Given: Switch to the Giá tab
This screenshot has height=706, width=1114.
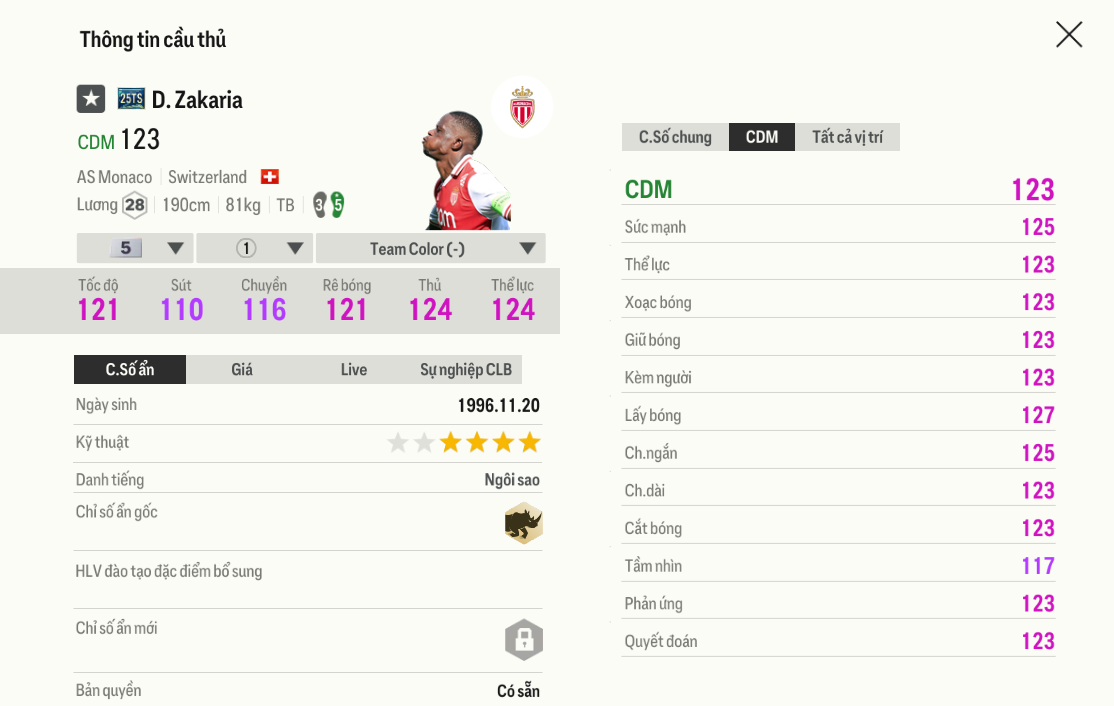Looking at the screenshot, I should coord(242,370).
